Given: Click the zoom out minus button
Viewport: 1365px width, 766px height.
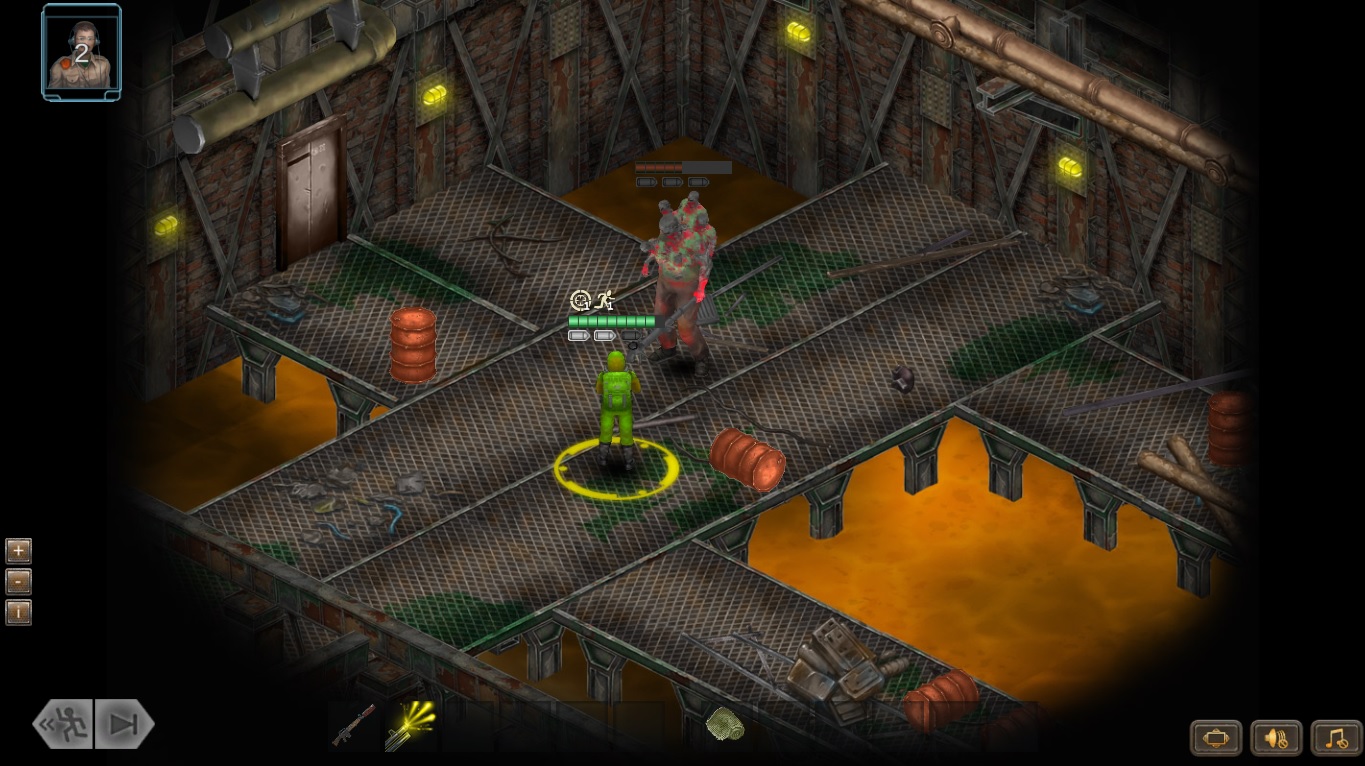Looking at the screenshot, I should pos(18,581).
